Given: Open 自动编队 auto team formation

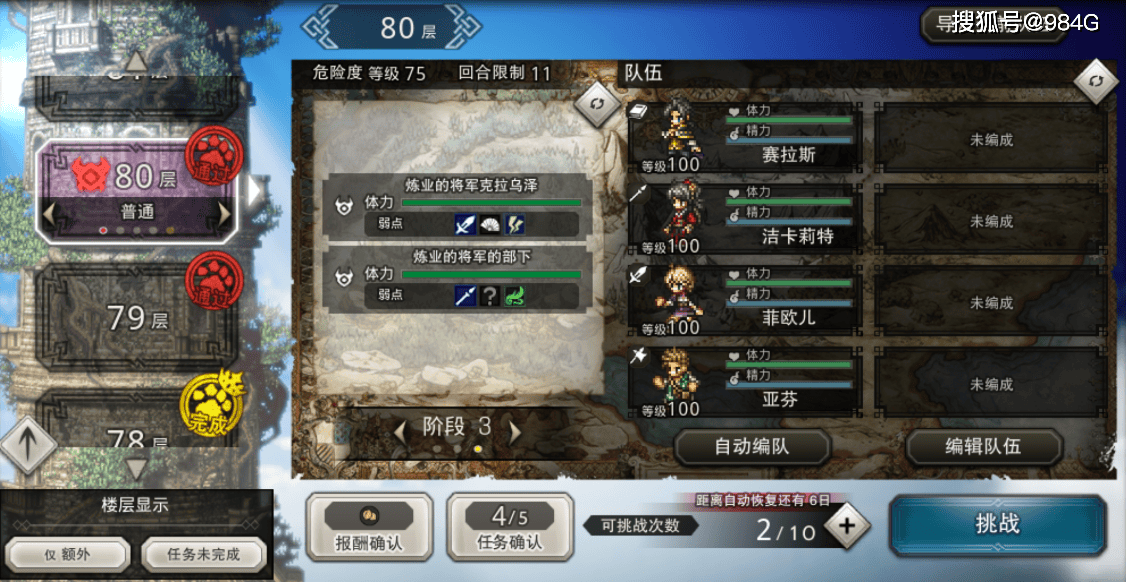Looking at the screenshot, I should [x=752, y=447].
